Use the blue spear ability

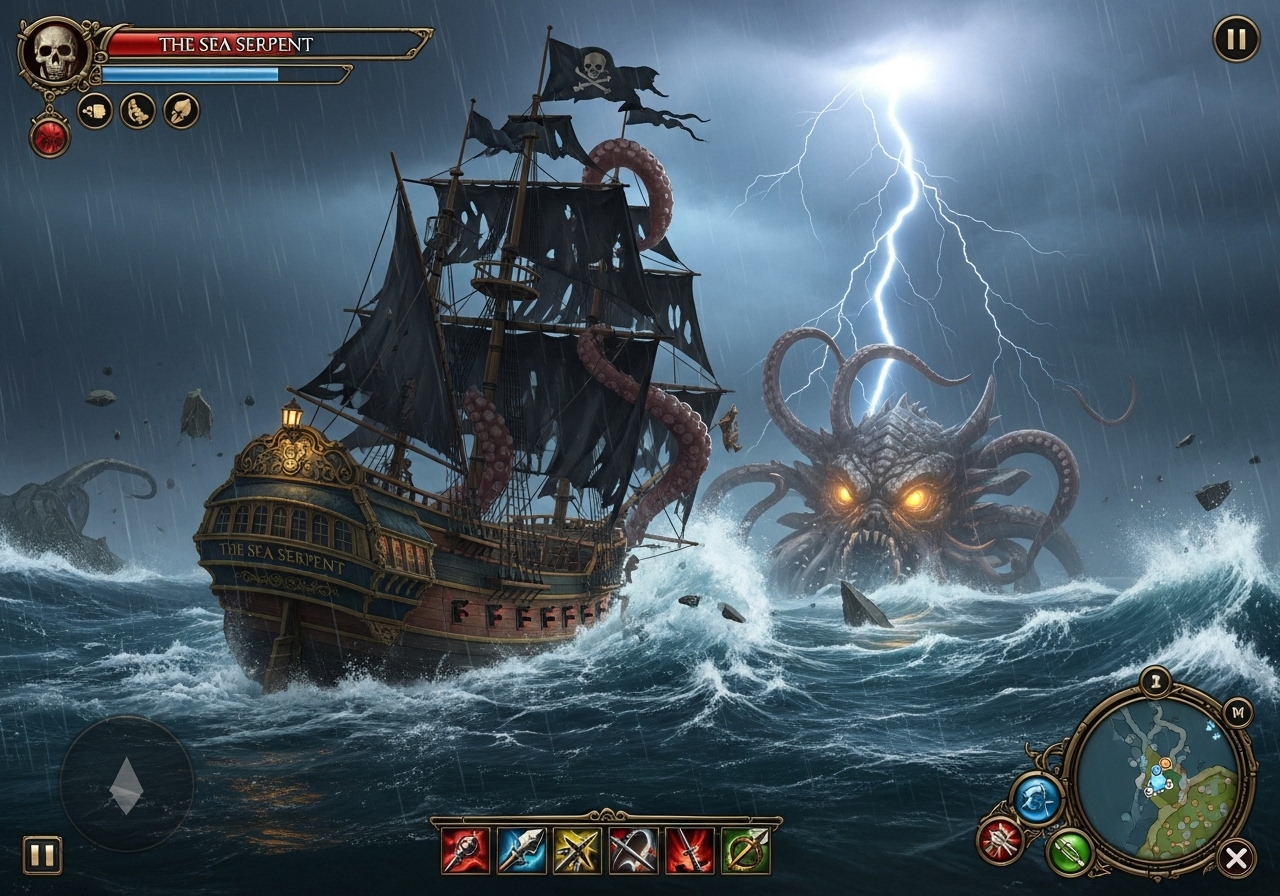pyautogui.click(x=521, y=849)
